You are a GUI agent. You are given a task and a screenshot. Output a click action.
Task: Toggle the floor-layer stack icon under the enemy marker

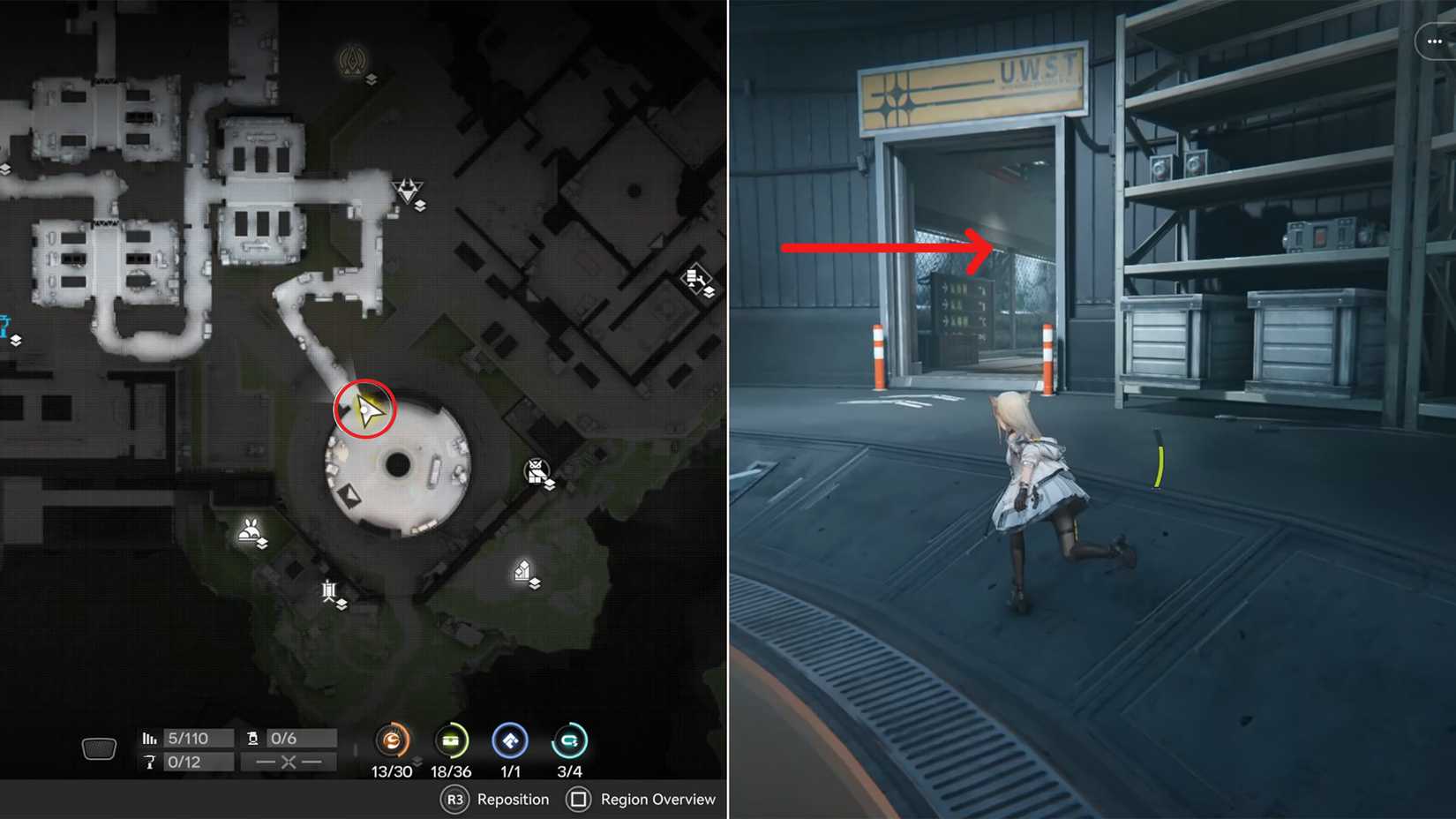tap(421, 207)
